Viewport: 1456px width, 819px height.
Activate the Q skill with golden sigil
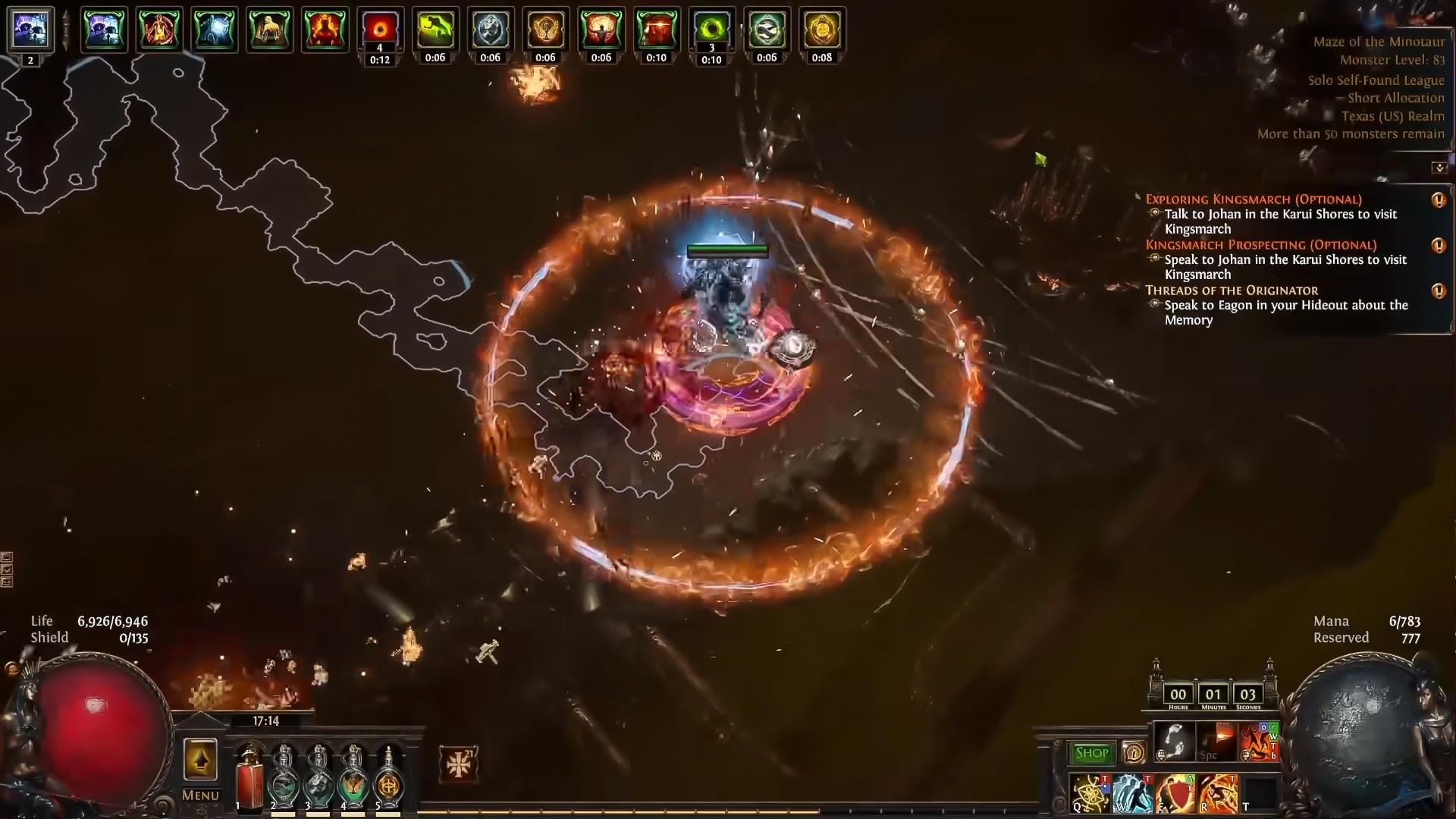[1090, 793]
